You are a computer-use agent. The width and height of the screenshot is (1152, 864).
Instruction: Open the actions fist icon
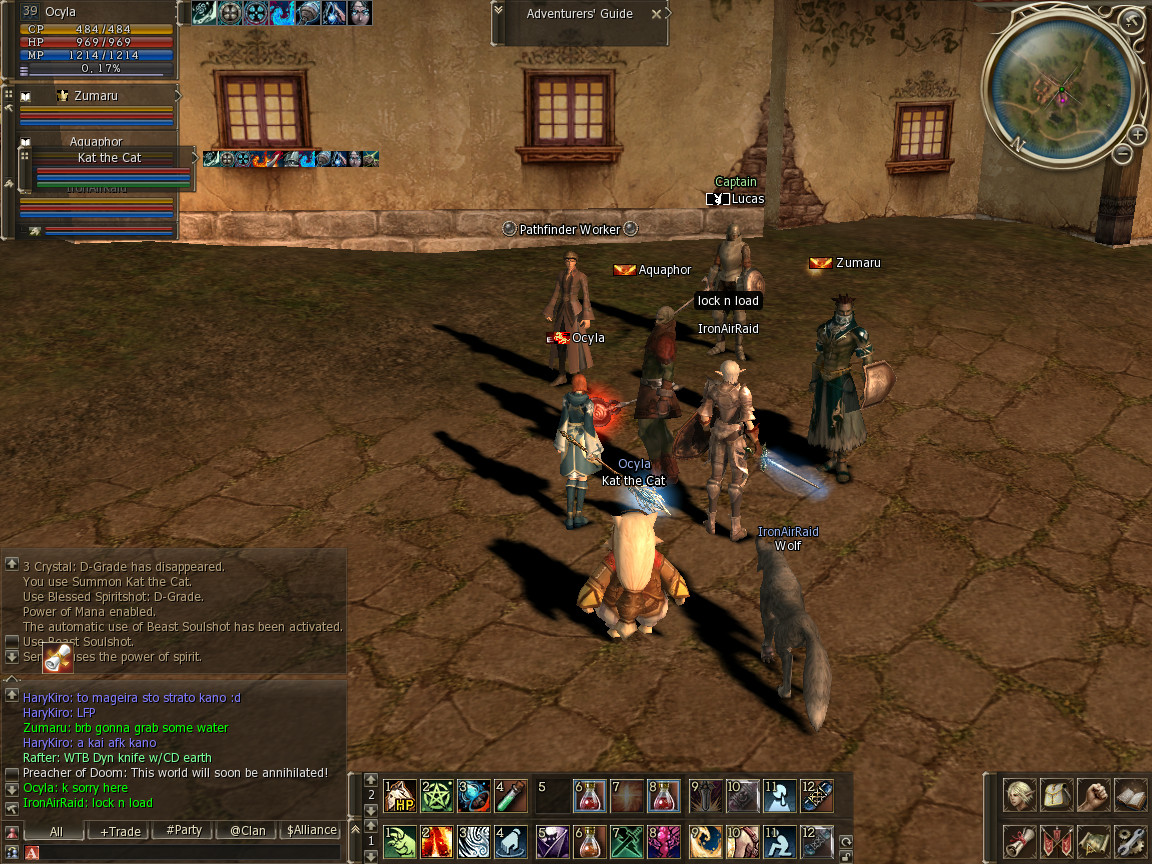[1094, 796]
